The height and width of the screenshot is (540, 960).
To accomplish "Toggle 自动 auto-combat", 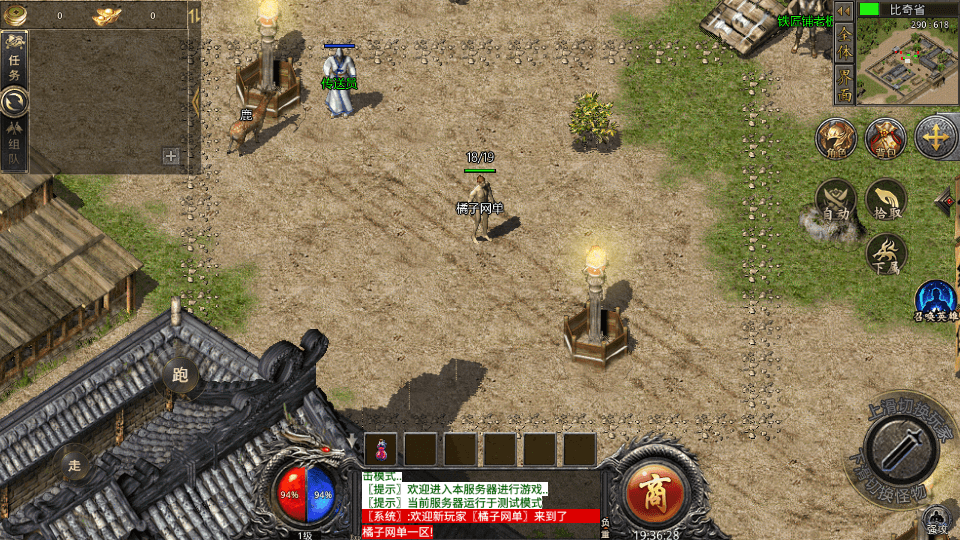I will tap(836, 200).
